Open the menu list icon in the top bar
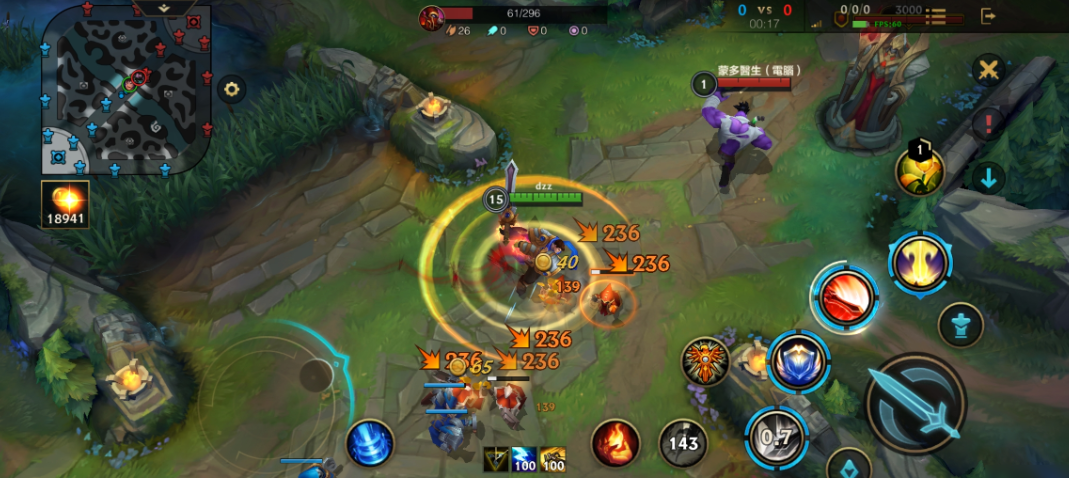This screenshot has height=478, width=1069. pos(936,15)
